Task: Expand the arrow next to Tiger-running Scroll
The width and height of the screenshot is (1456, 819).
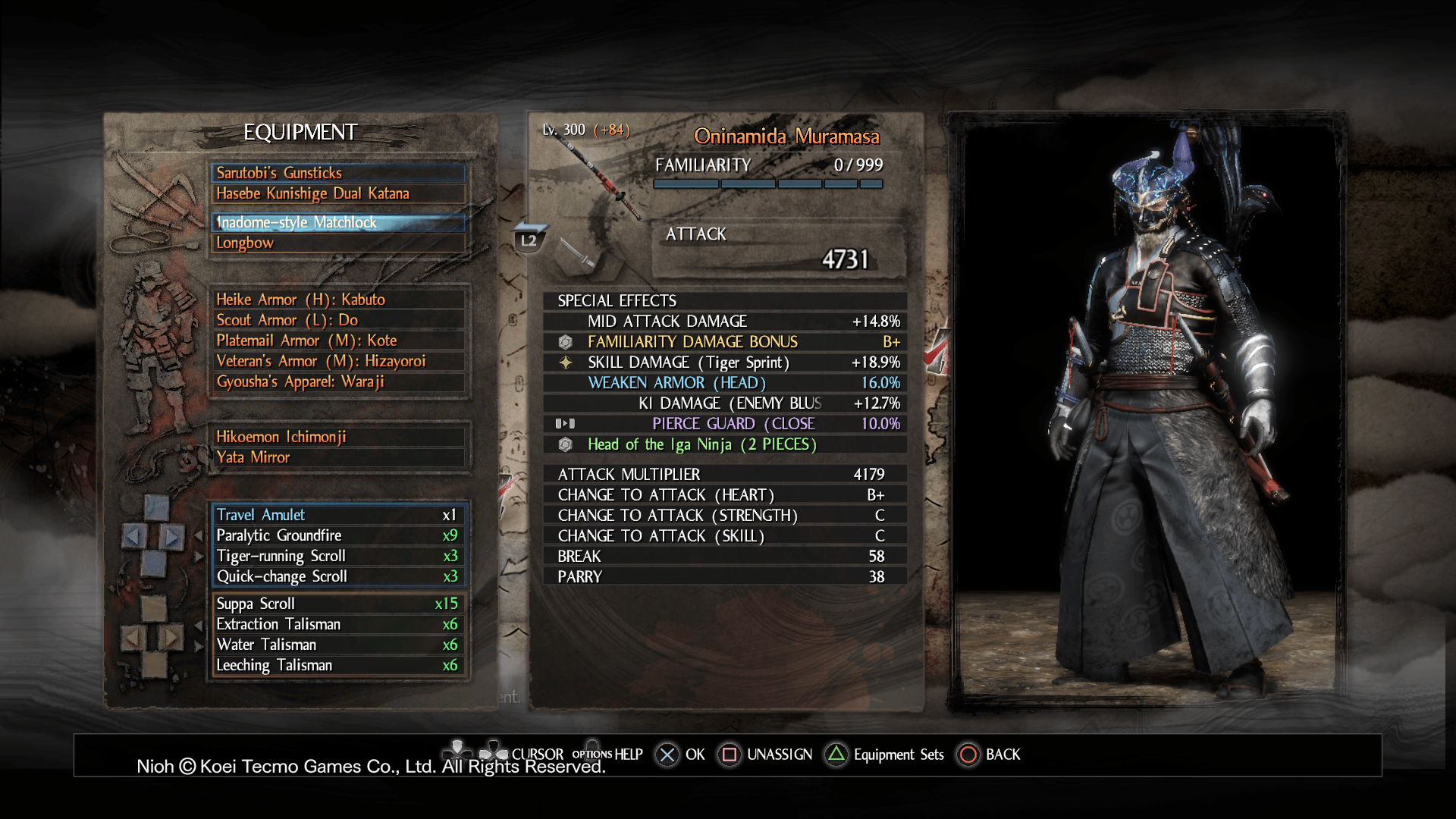Action: [199, 556]
